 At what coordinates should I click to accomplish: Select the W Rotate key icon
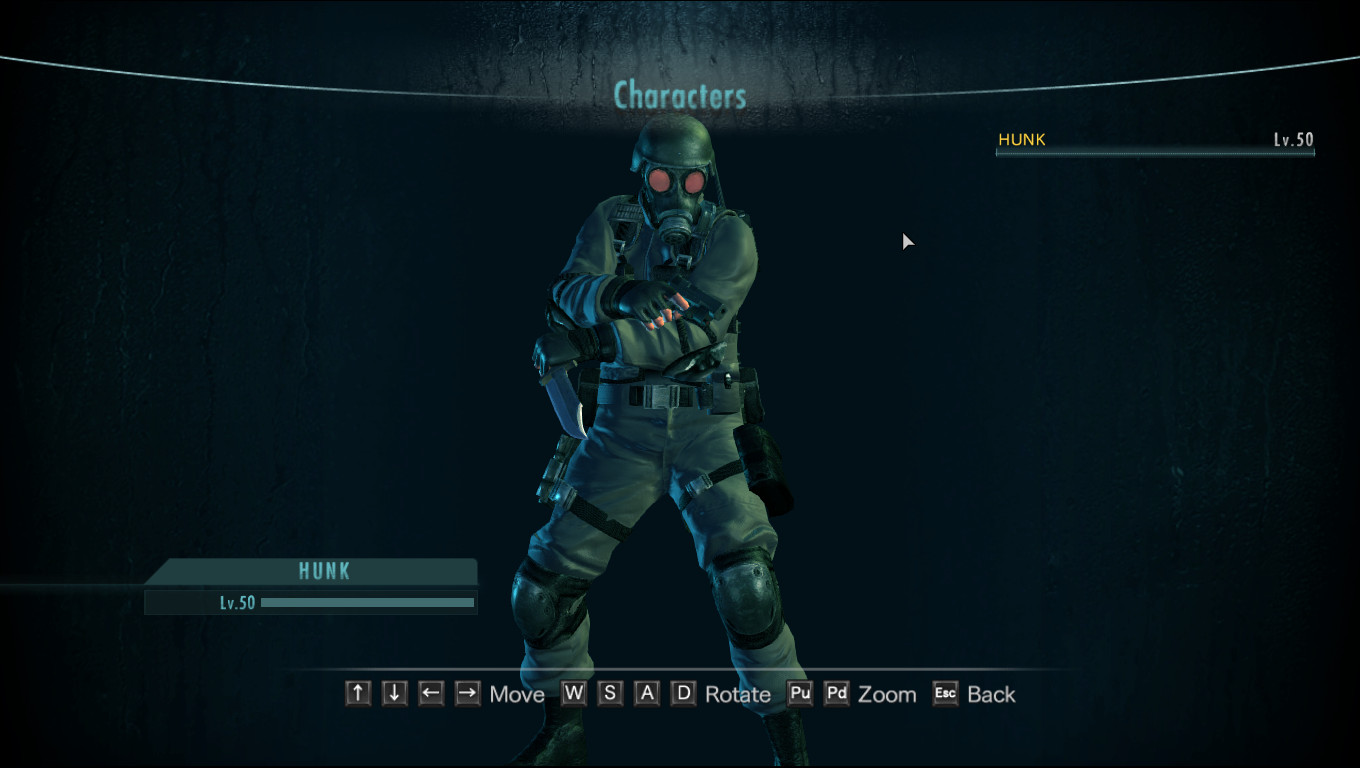573,692
